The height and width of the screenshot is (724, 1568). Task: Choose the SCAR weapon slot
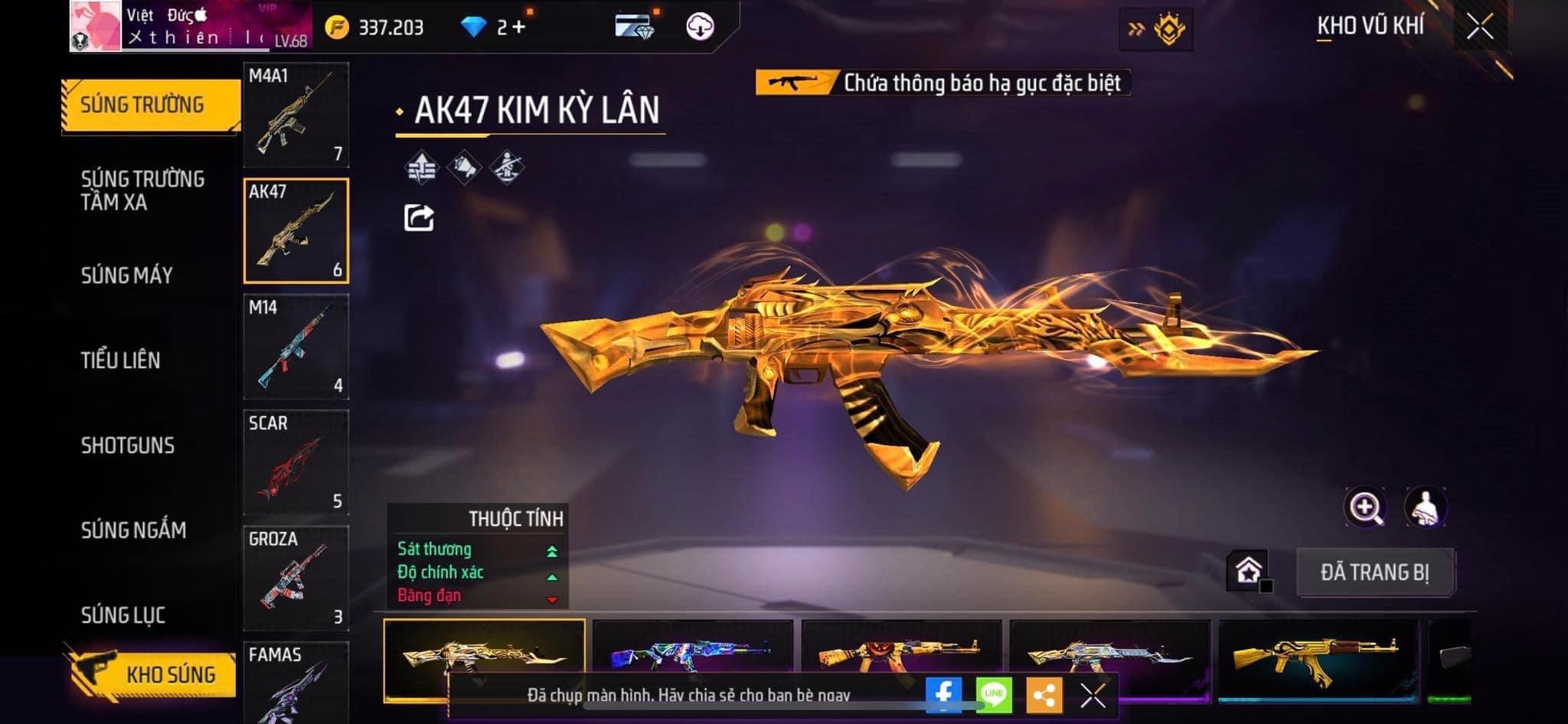[296, 462]
